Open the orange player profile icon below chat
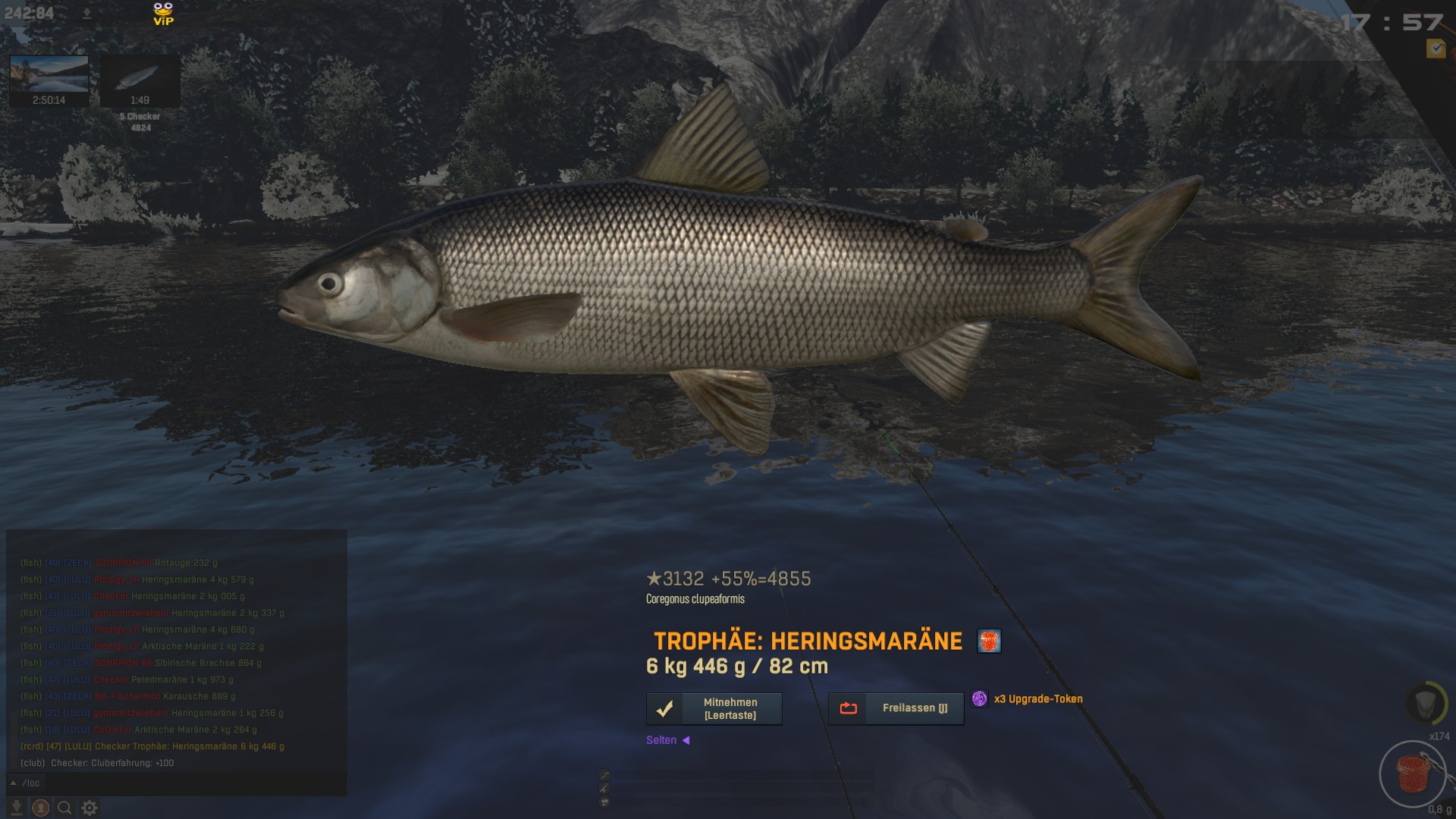 [x=41, y=808]
